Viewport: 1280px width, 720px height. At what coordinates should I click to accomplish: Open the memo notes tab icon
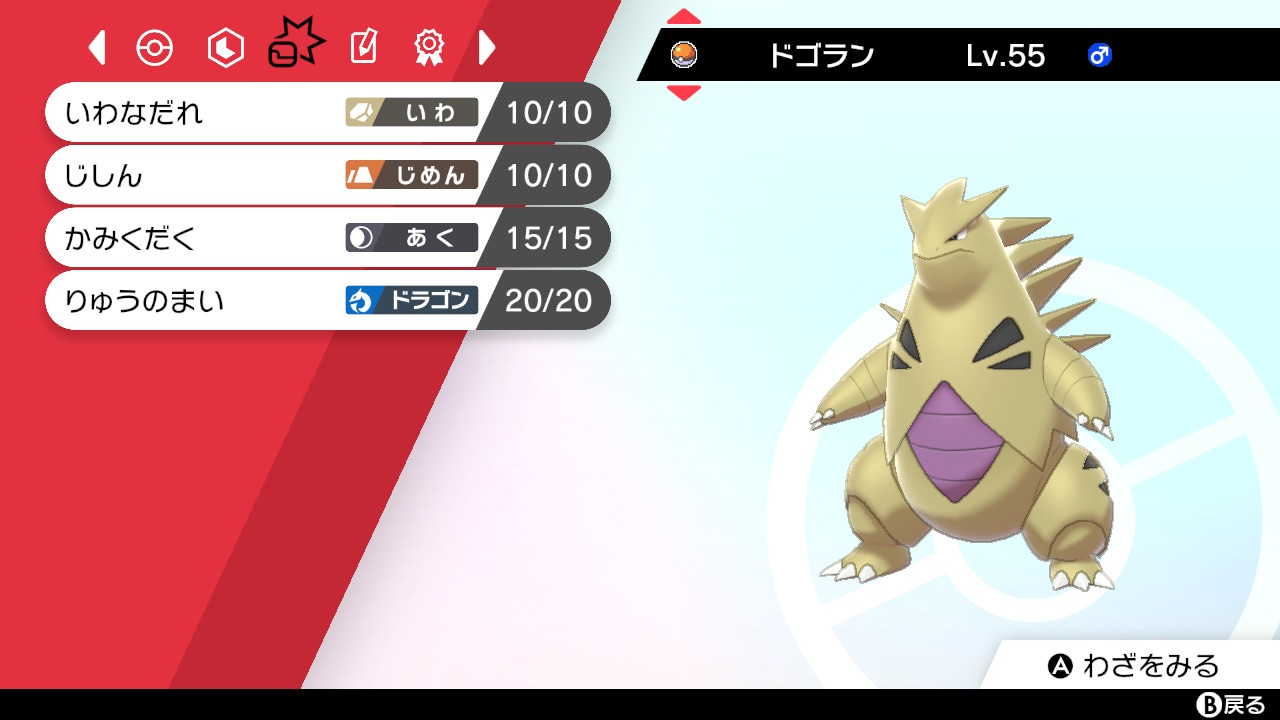coord(362,46)
